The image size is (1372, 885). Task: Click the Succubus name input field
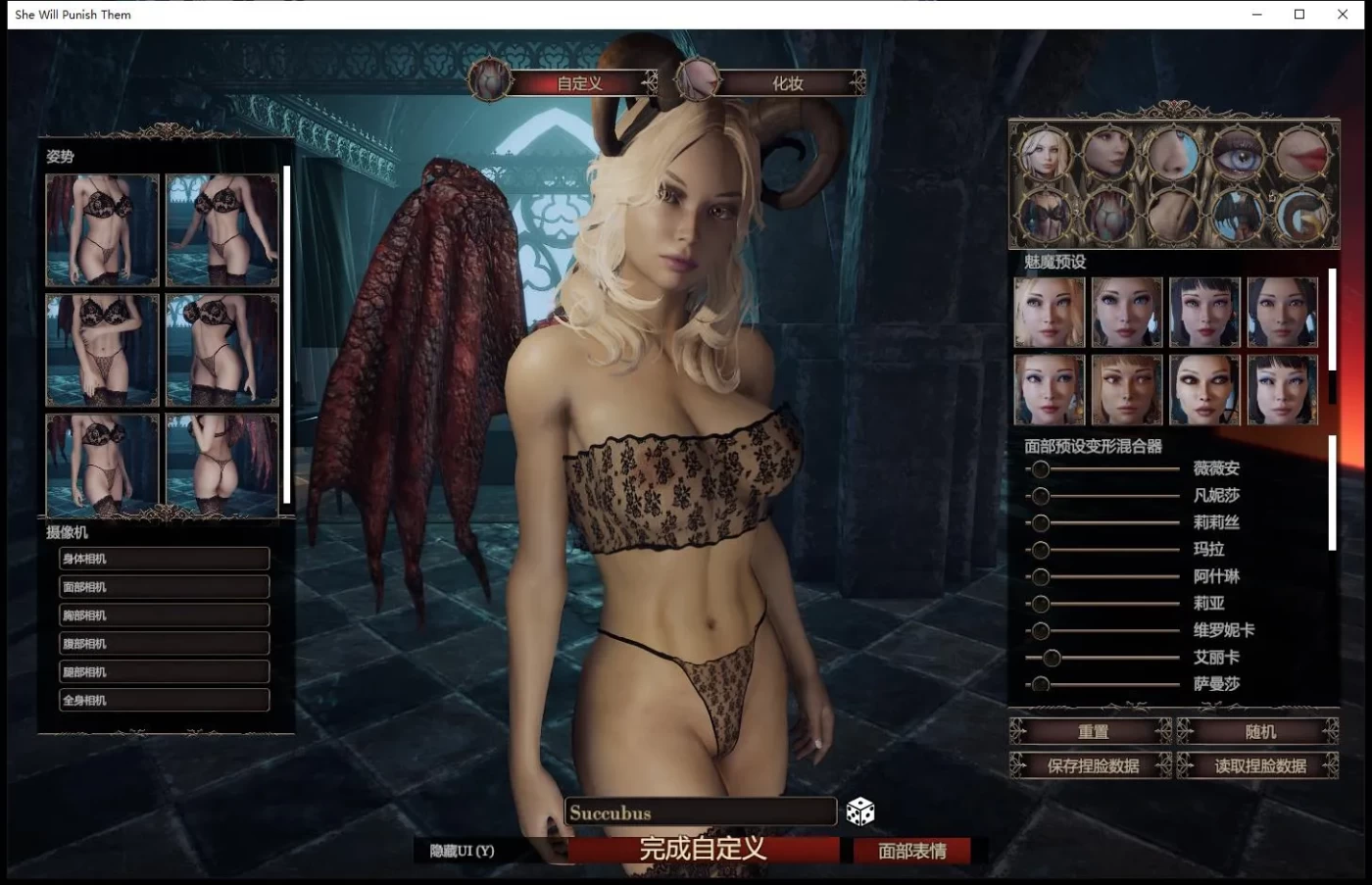[700, 811]
